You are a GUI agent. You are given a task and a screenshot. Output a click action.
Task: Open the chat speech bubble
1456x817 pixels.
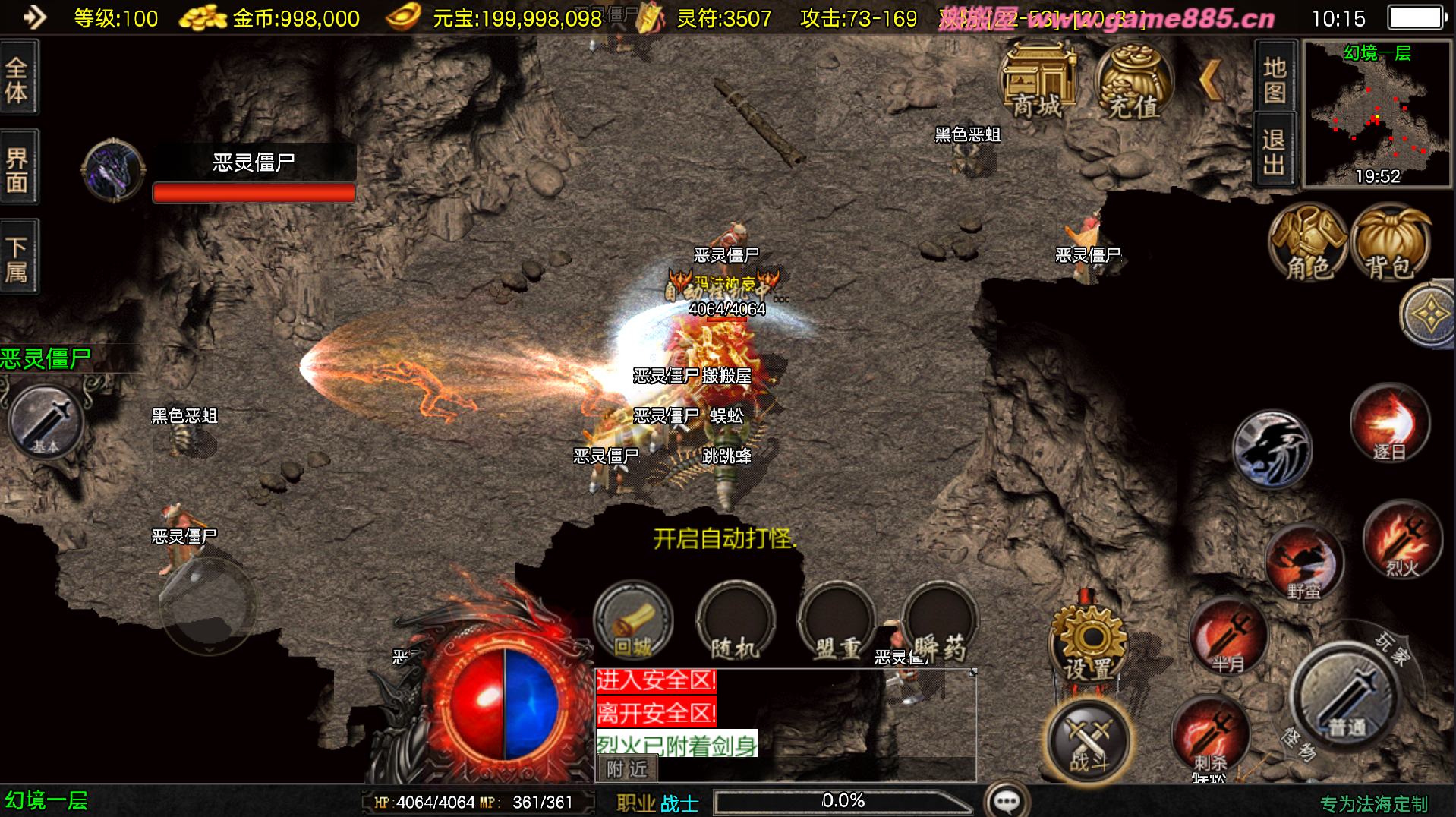coord(1007,801)
